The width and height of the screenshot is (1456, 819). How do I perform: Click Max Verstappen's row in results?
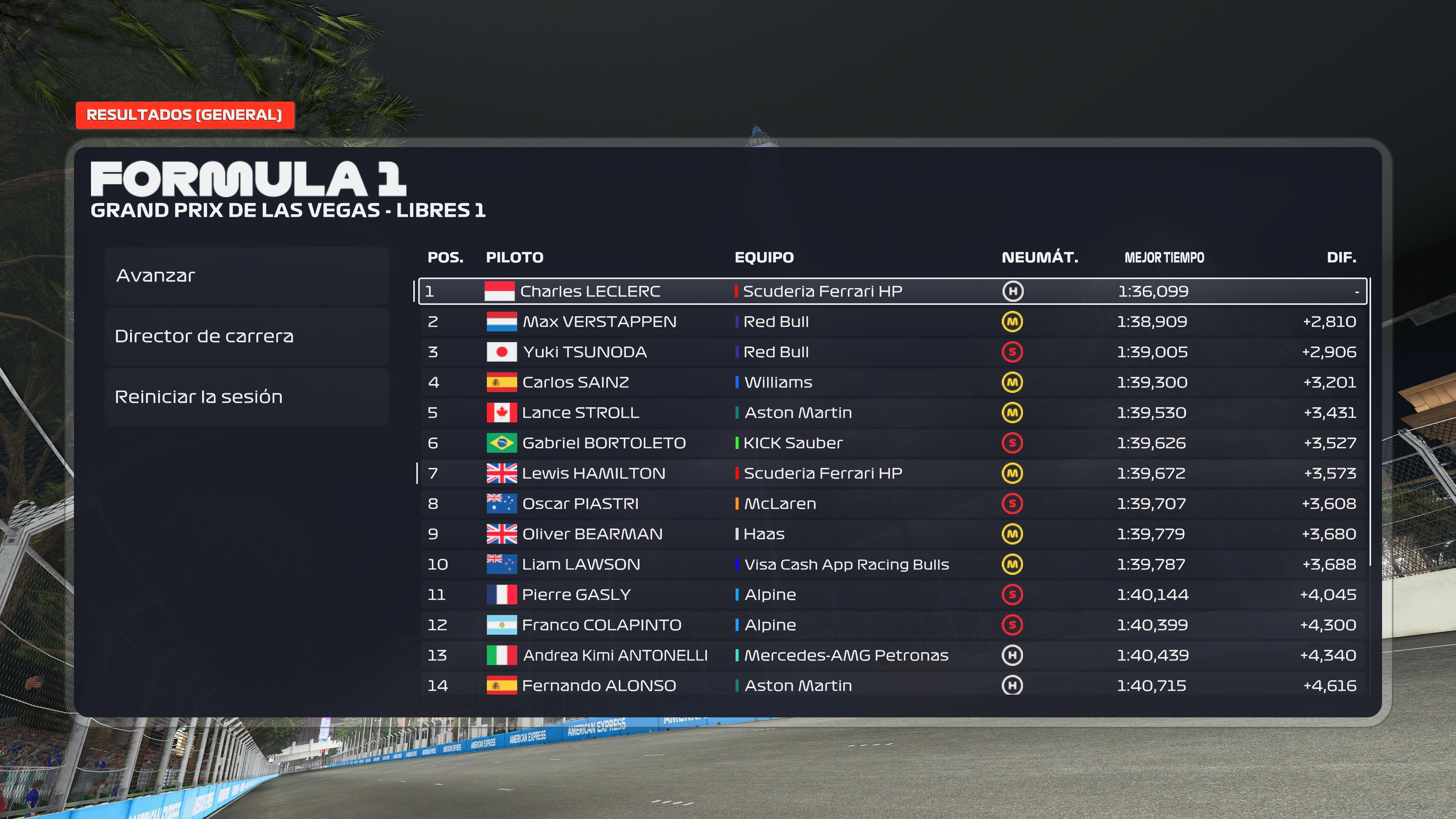pos(892,322)
